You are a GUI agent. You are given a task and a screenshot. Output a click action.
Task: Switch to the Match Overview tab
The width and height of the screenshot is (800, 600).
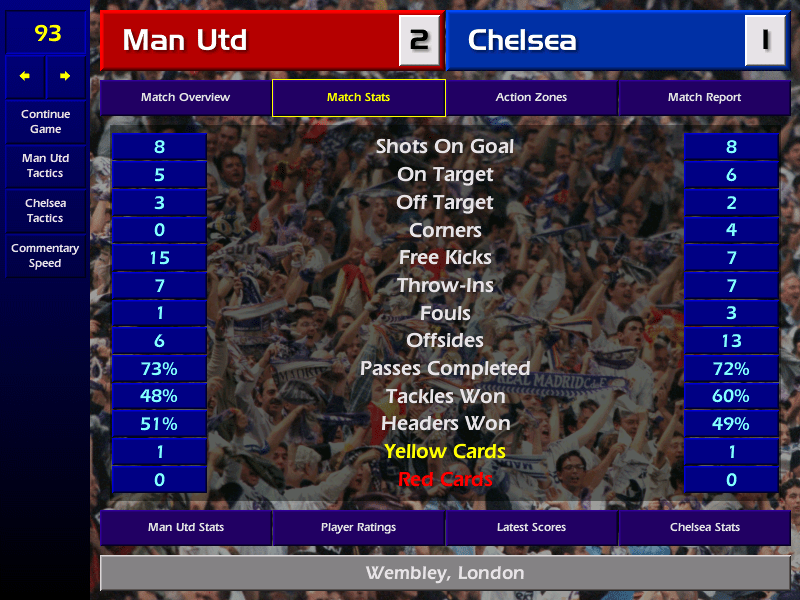tap(185, 98)
